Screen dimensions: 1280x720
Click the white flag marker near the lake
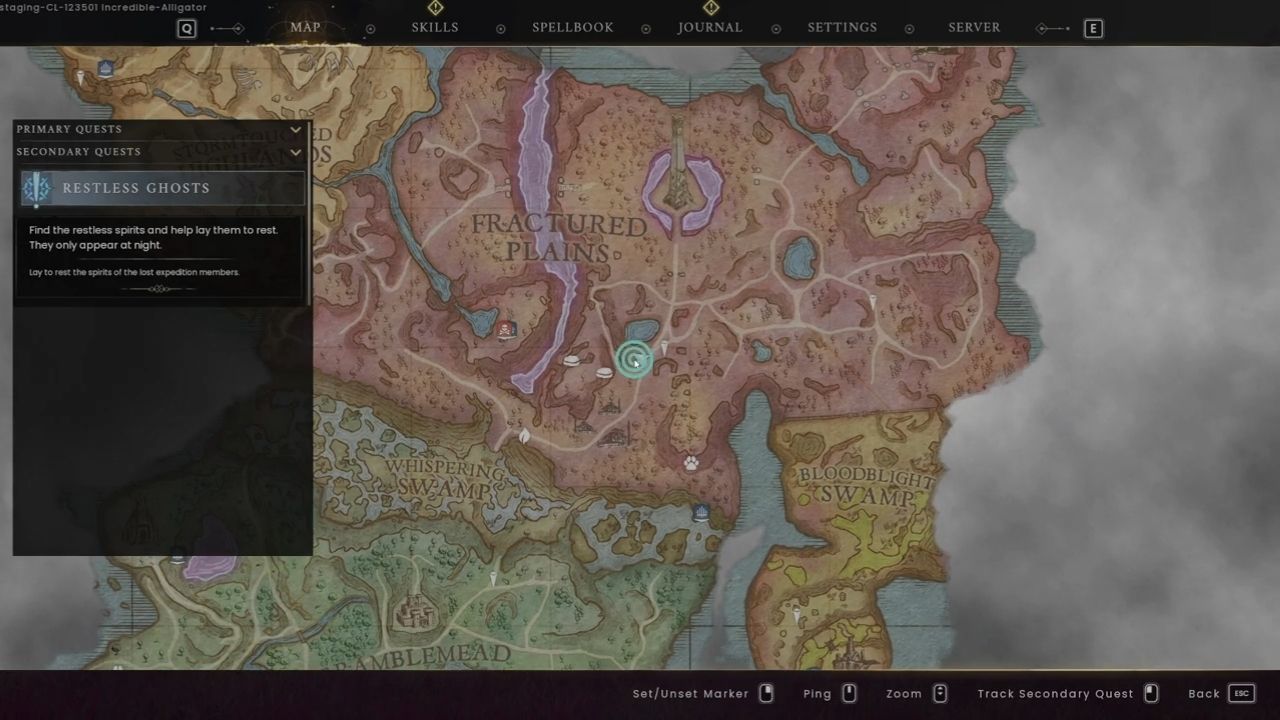tap(664, 346)
